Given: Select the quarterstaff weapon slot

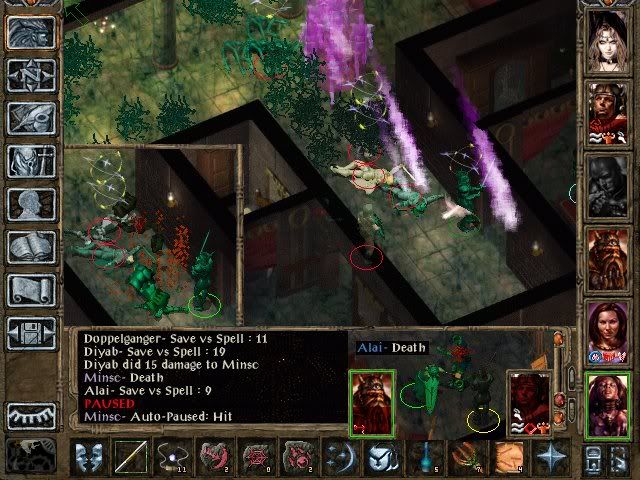Looking at the screenshot, I should click(130, 459).
